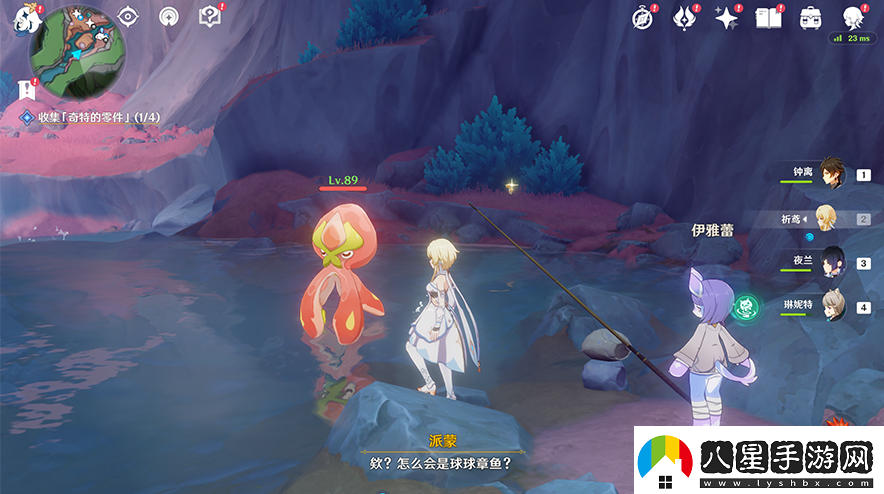Open the backpack inventory

[810, 17]
